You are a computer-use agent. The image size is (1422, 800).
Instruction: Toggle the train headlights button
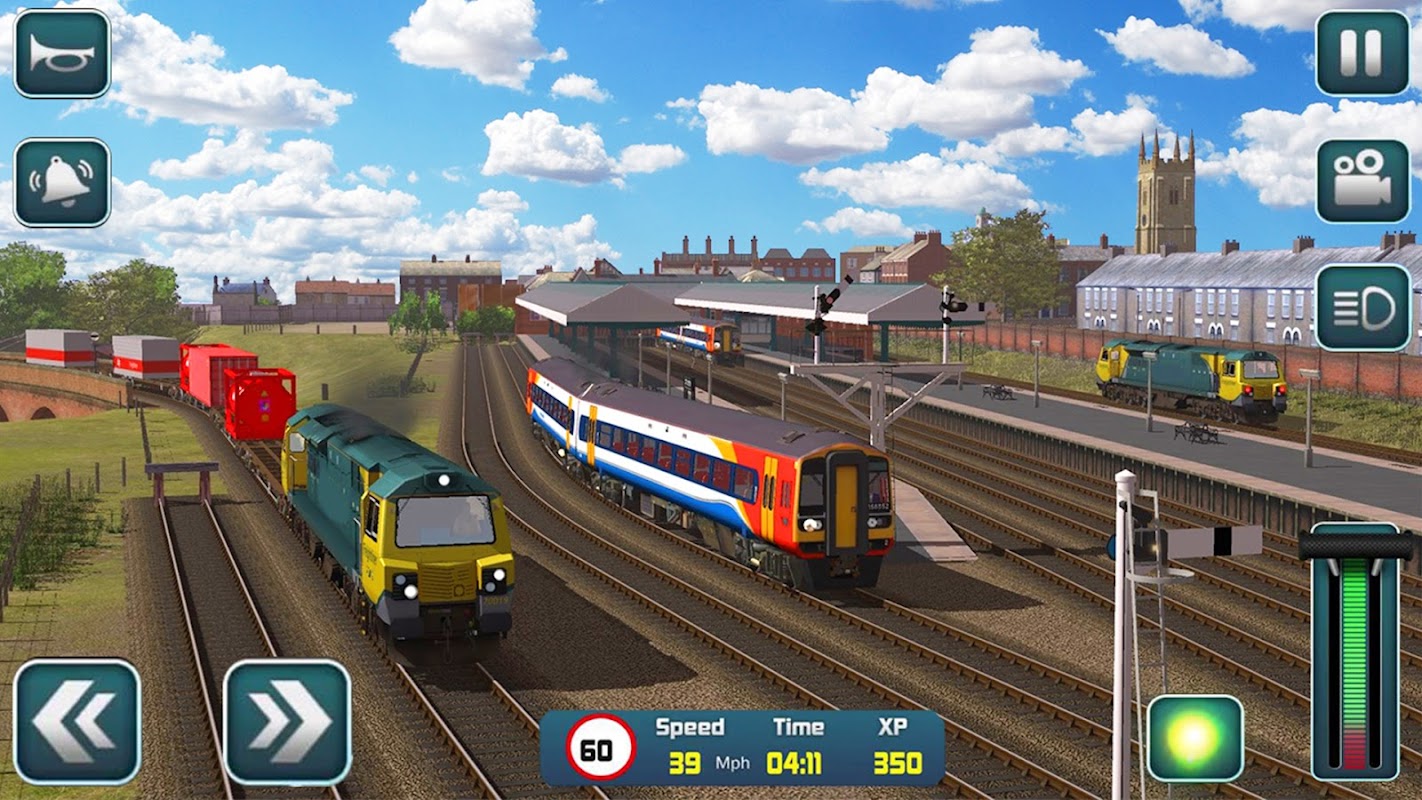[x=1362, y=308]
